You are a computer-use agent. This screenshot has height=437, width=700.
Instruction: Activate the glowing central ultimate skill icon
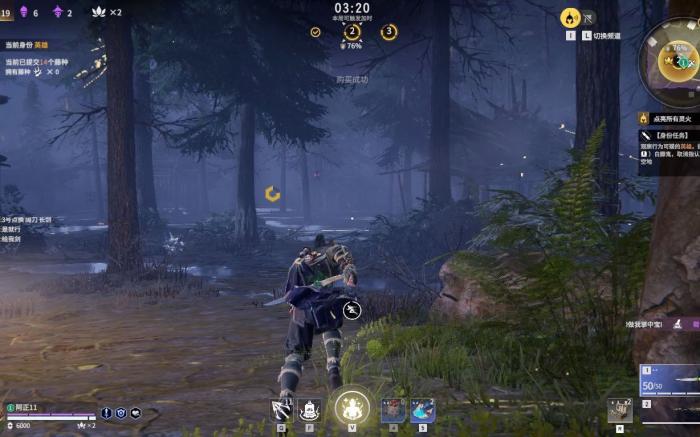[351, 407]
